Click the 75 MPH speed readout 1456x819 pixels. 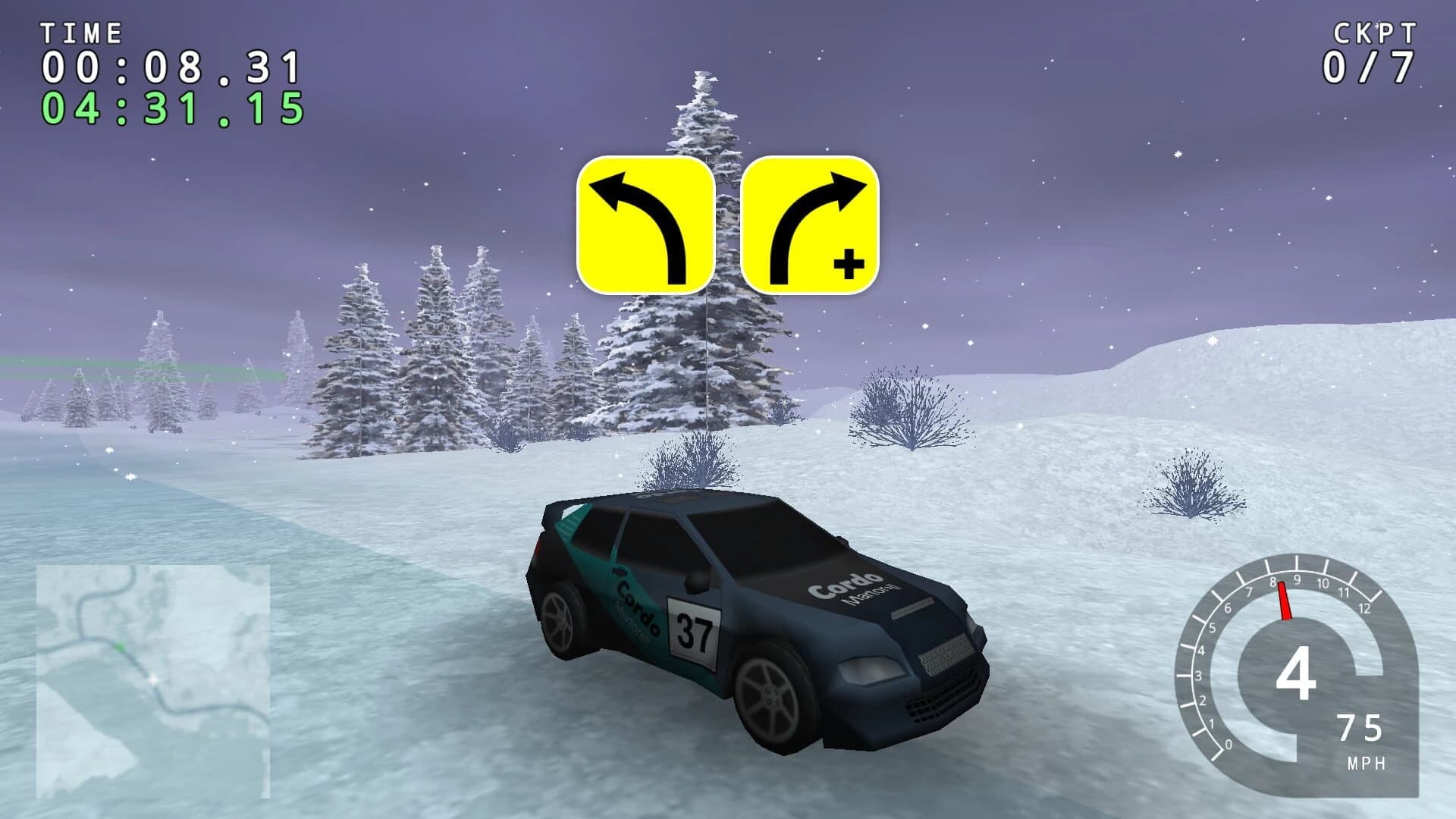tap(1360, 726)
